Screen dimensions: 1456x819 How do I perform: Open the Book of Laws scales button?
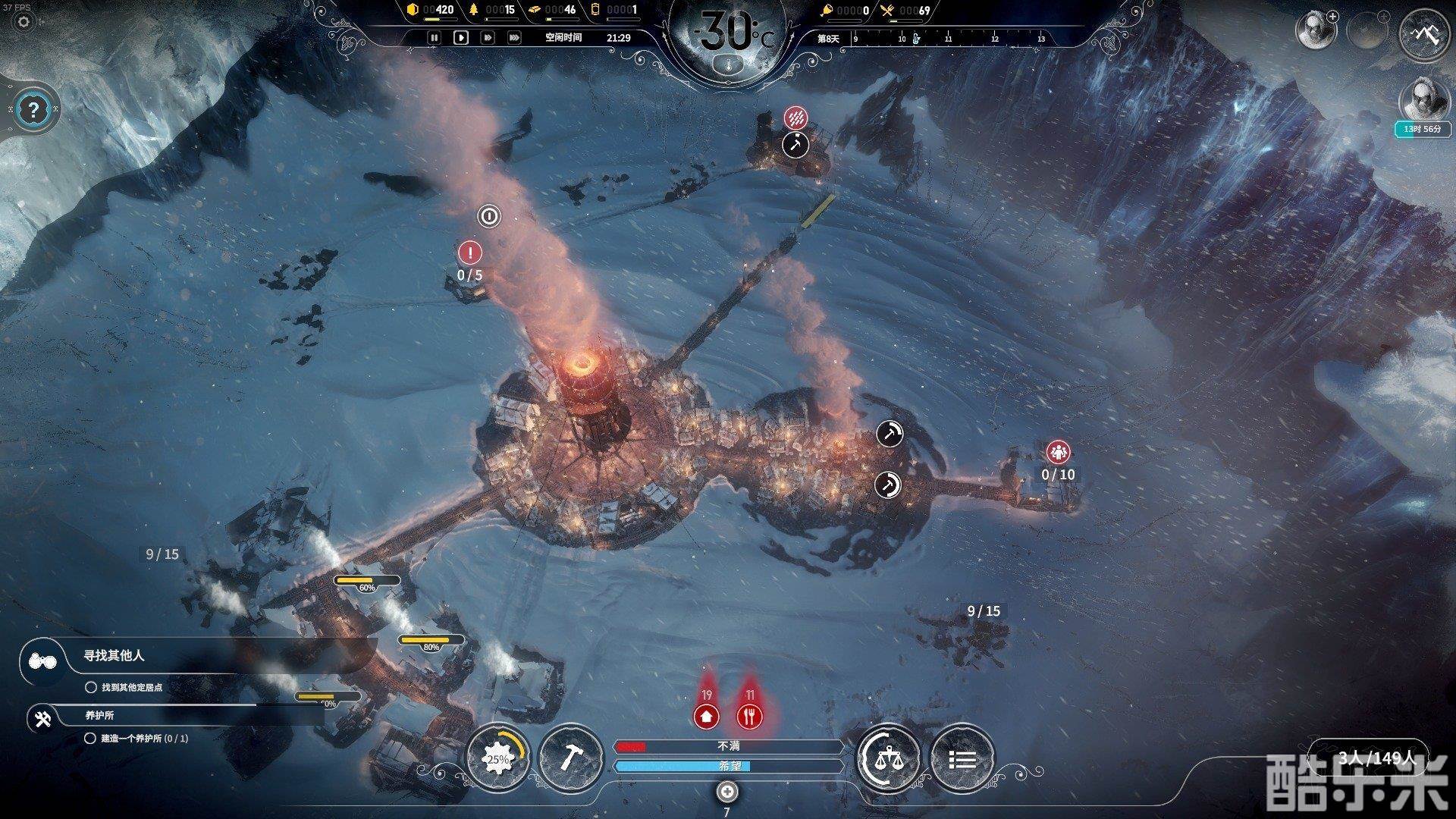tap(888, 758)
